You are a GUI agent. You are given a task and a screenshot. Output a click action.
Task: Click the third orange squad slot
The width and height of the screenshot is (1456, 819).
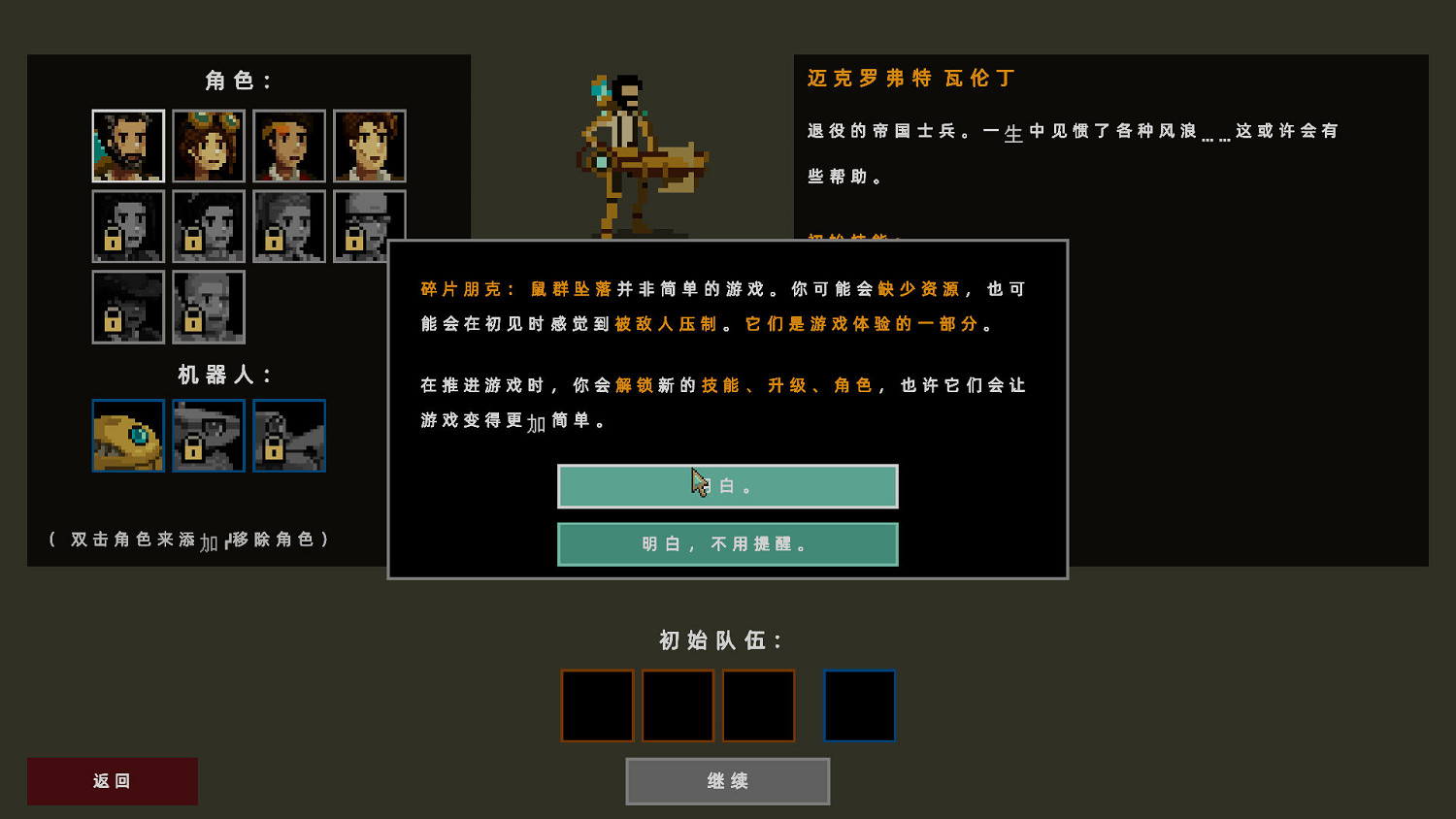pyautogui.click(x=758, y=705)
